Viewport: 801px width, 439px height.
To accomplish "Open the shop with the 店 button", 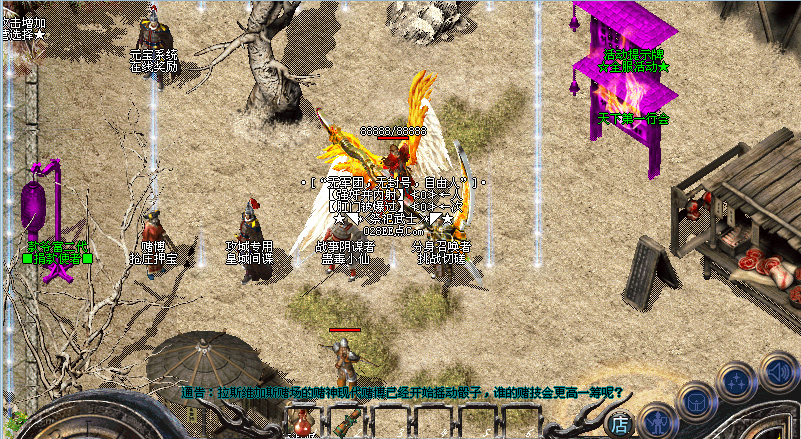I will (x=620, y=425).
